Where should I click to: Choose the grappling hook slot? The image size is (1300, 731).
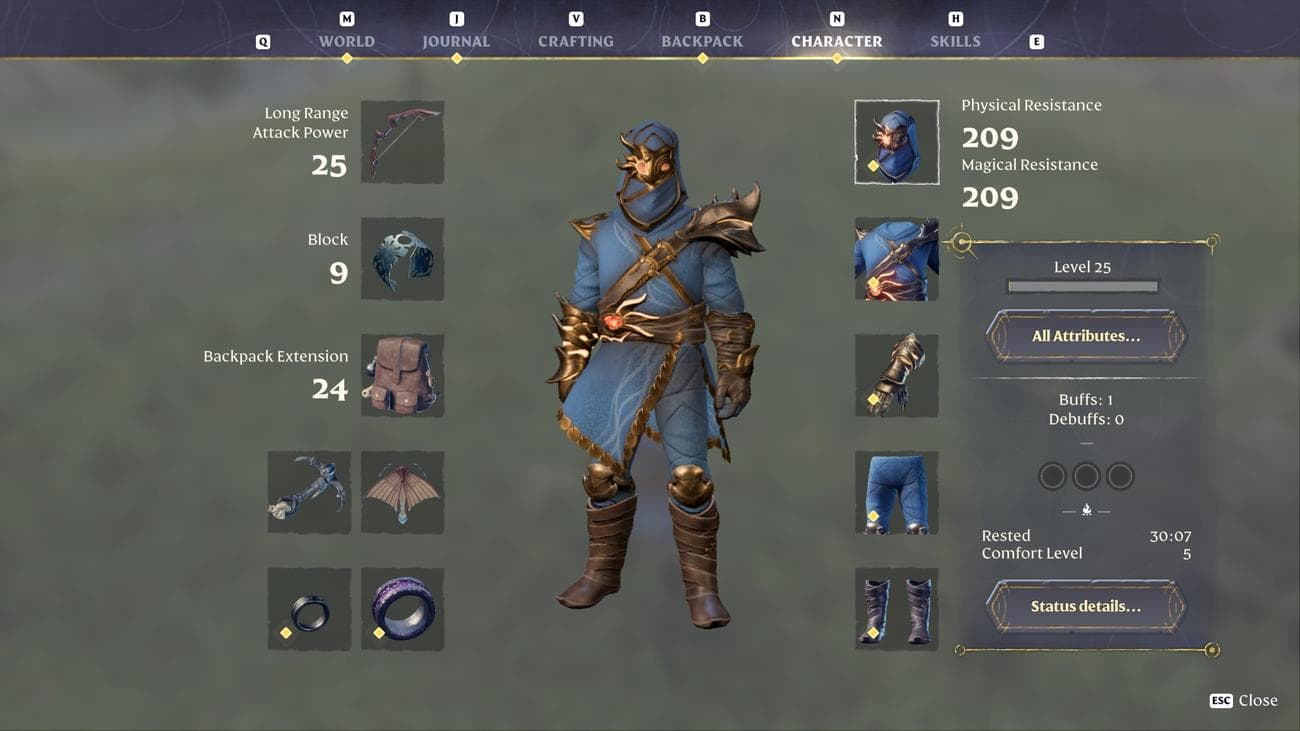point(309,492)
